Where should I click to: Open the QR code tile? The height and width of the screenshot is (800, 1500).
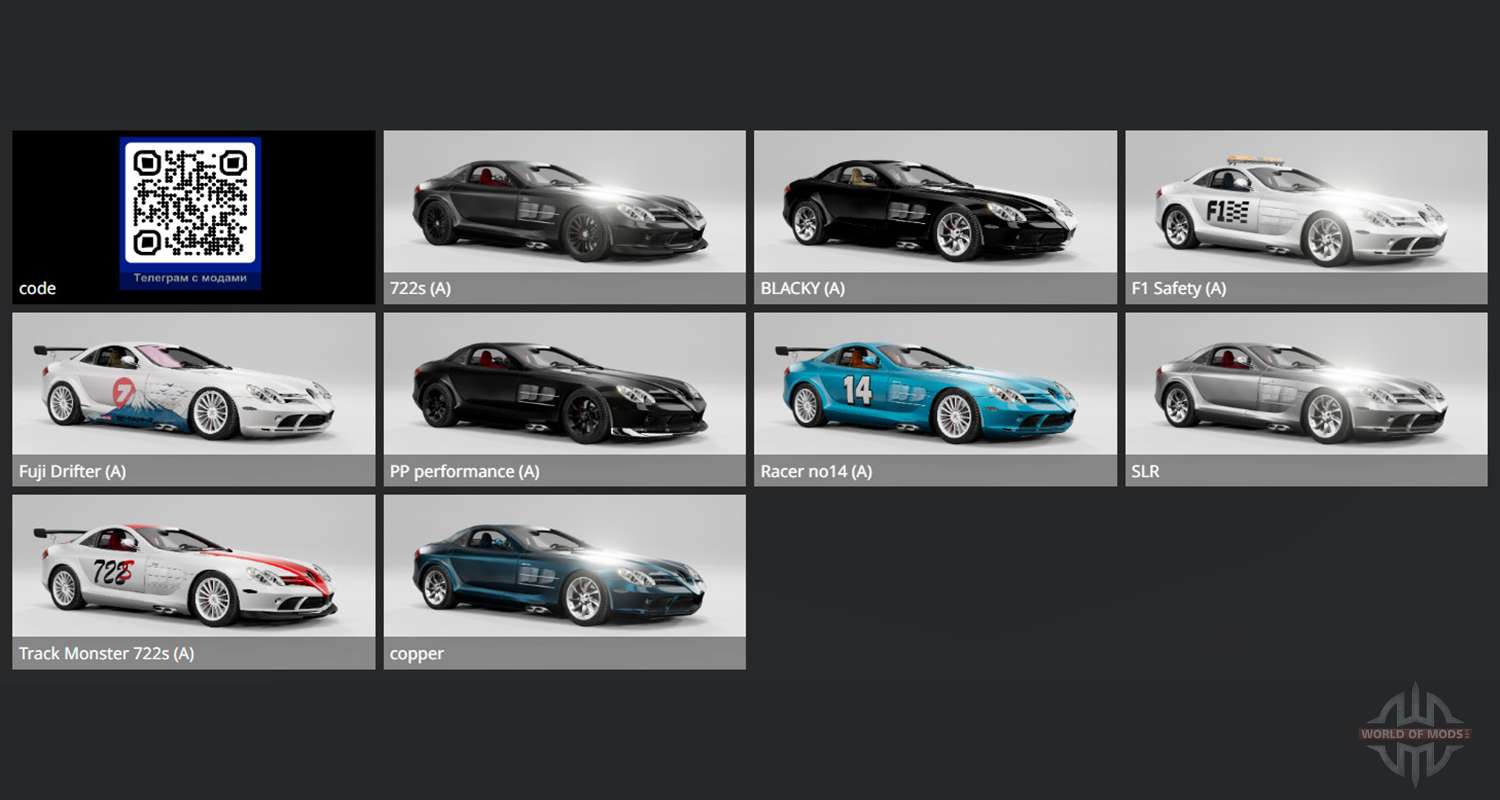tap(191, 214)
